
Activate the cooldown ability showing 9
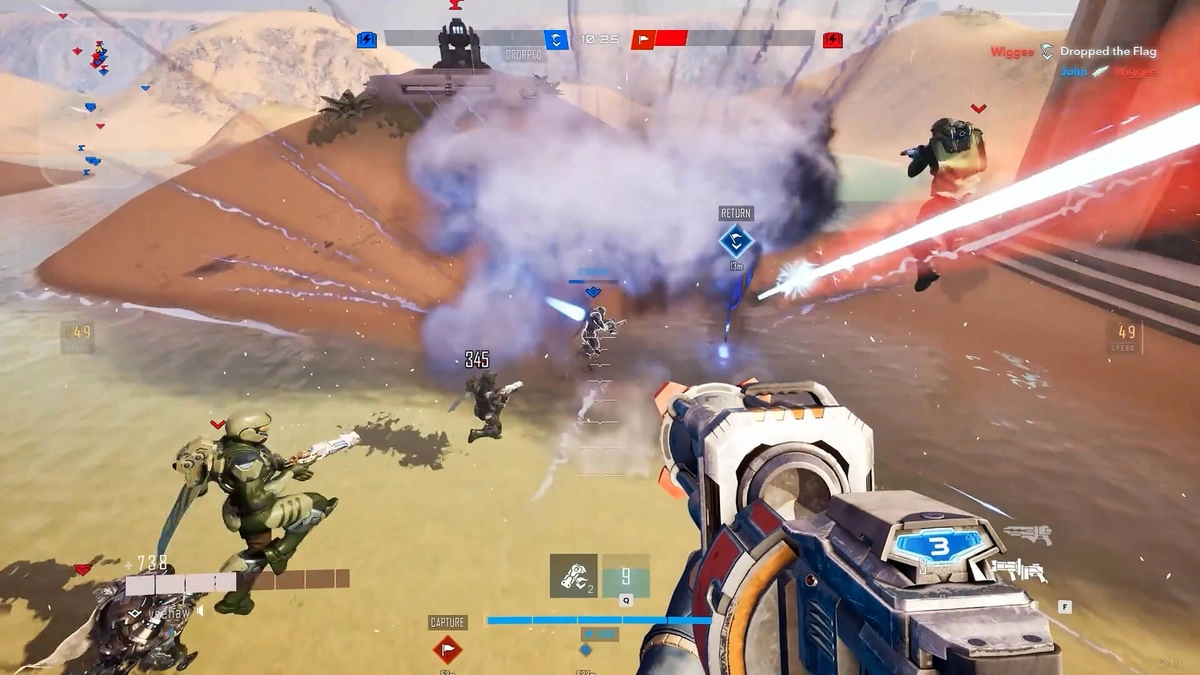626,576
